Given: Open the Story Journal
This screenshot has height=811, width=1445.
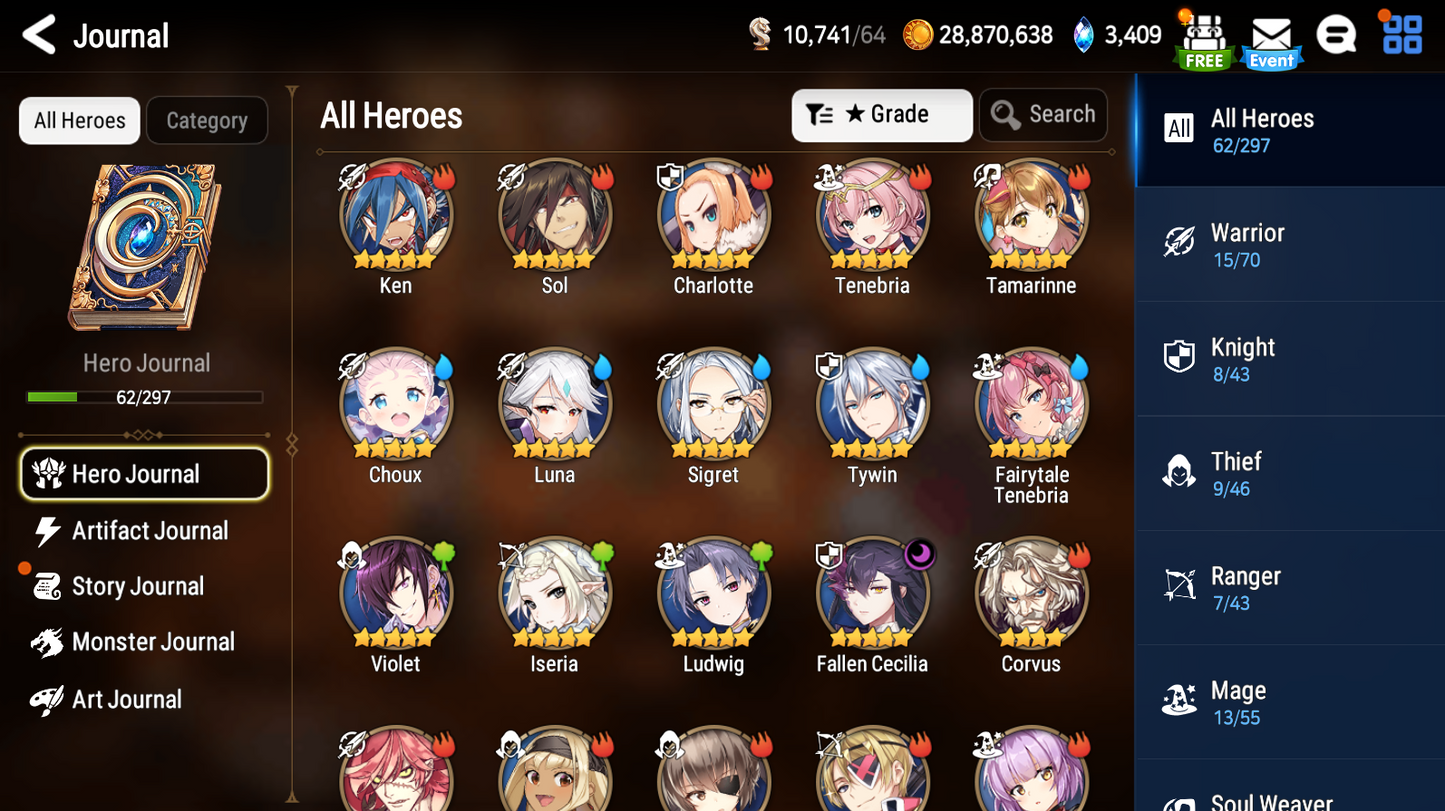Looking at the screenshot, I should coord(136,587).
